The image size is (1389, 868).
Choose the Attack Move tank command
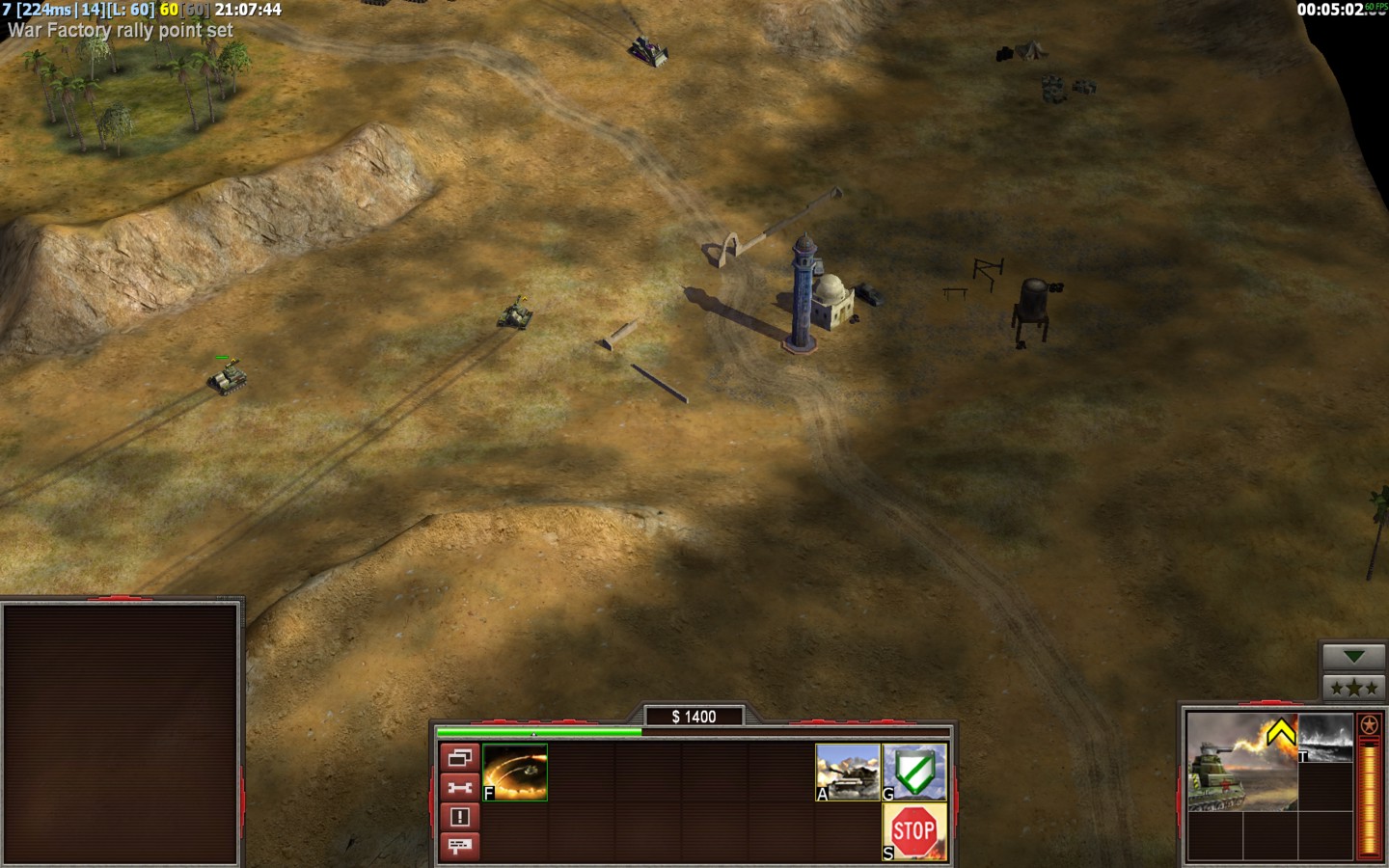(x=848, y=773)
